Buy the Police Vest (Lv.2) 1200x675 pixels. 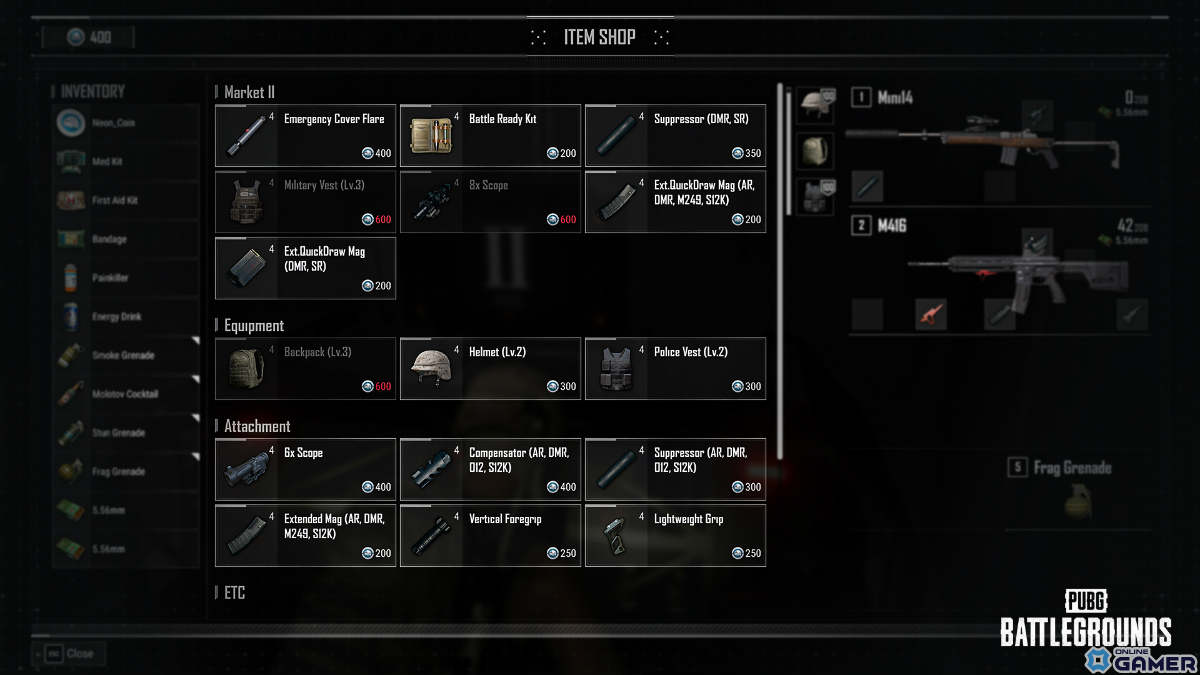click(675, 368)
